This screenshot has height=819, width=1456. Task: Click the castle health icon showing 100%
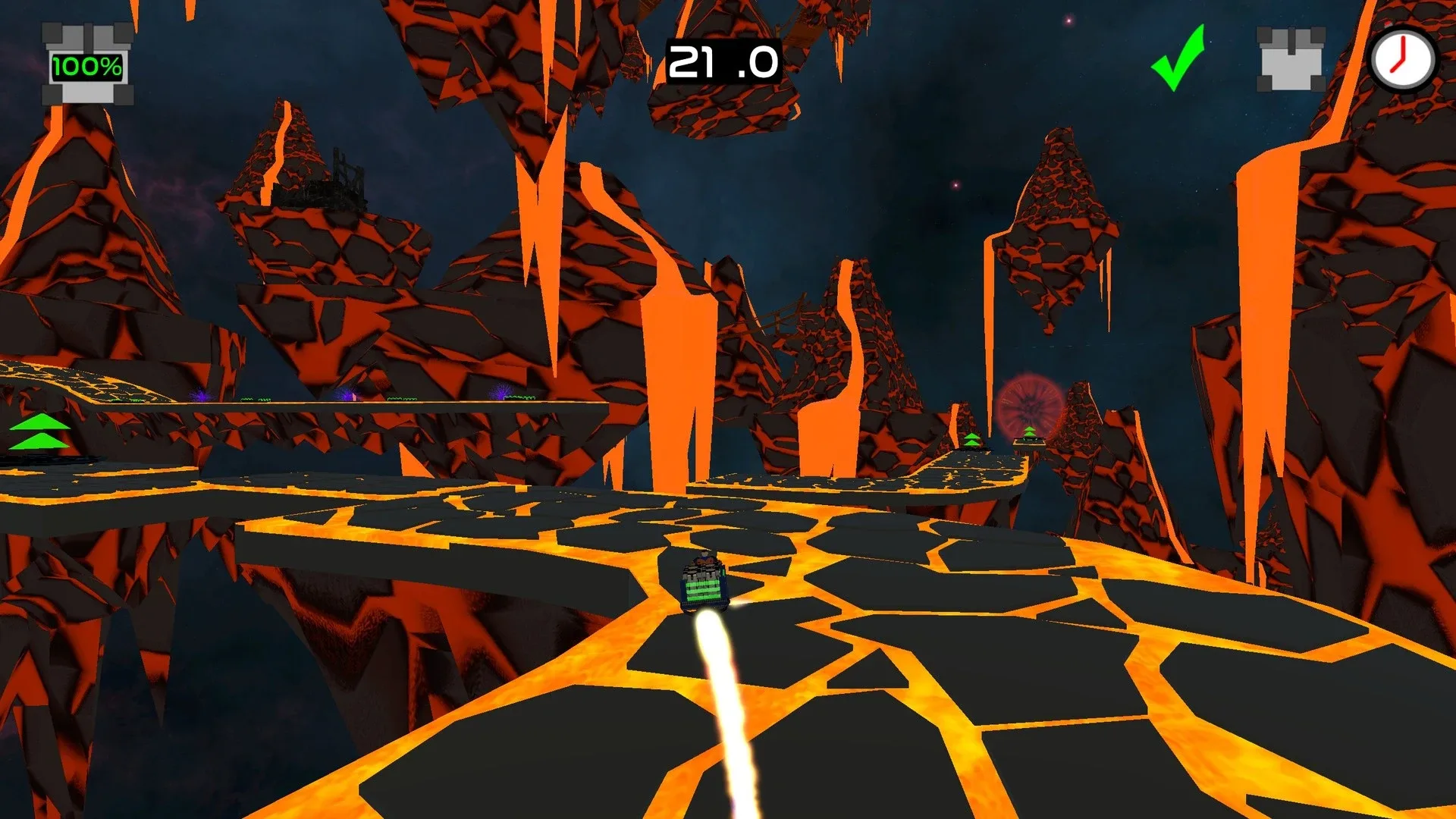click(x=86, y=61)
